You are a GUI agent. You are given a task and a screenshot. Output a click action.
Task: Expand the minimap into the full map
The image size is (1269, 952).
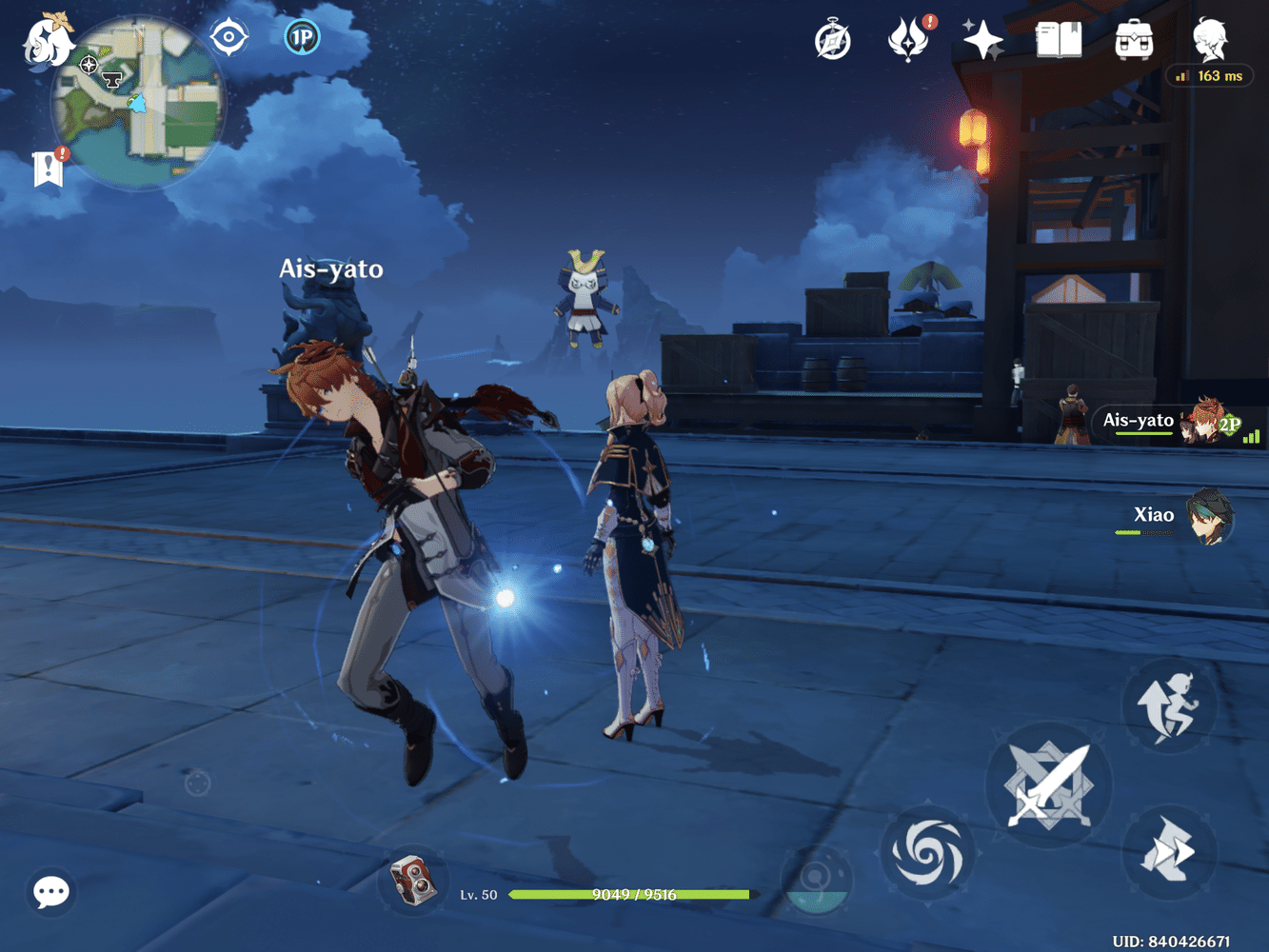pos(143,100)
